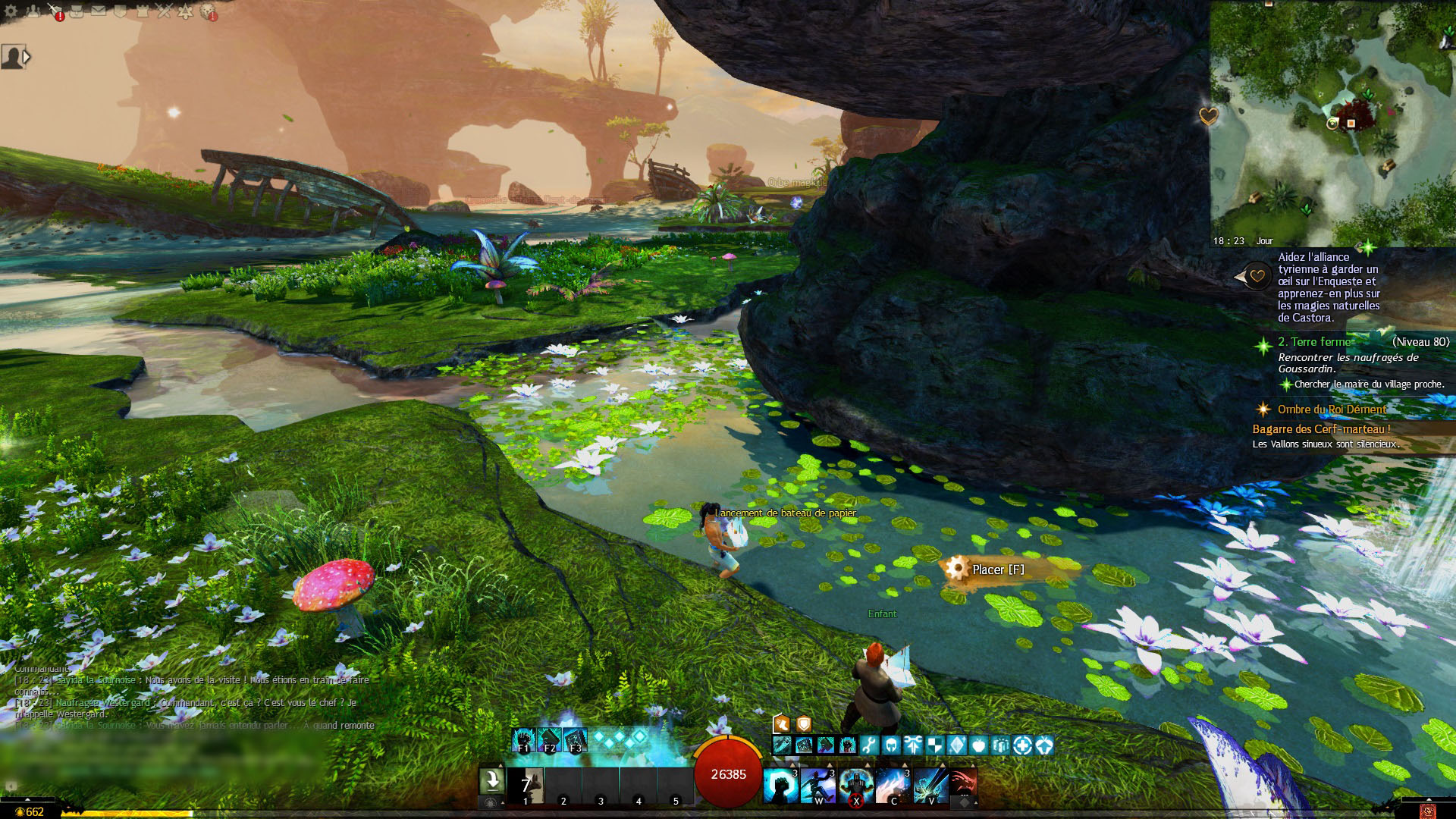The height and width of the screenshot is (819, 1456).
Task: Open the mail envelope icon
Action: coord(99,11)
